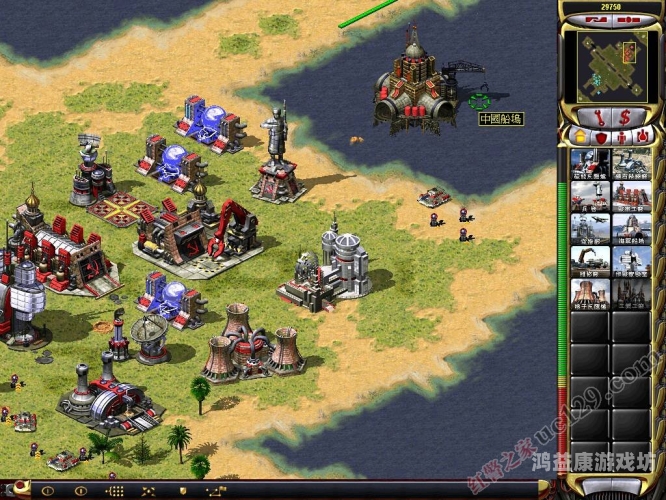Activate the crossed arrows command icon
This screenshot has width=666, height=500.
pyautogui.click(x=148, y=490)
